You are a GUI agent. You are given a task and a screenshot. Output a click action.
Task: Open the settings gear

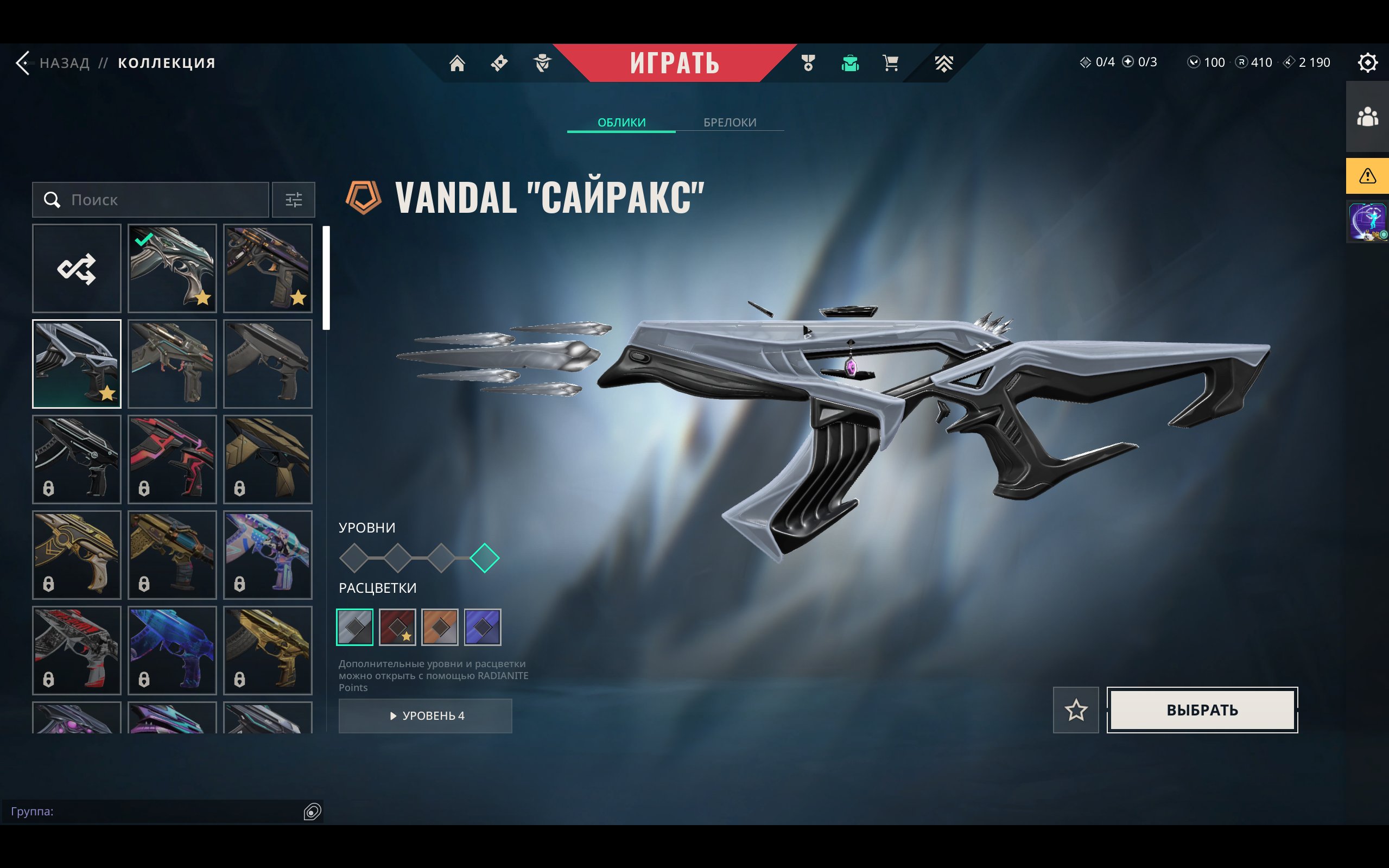click(x=1367, y=62)
